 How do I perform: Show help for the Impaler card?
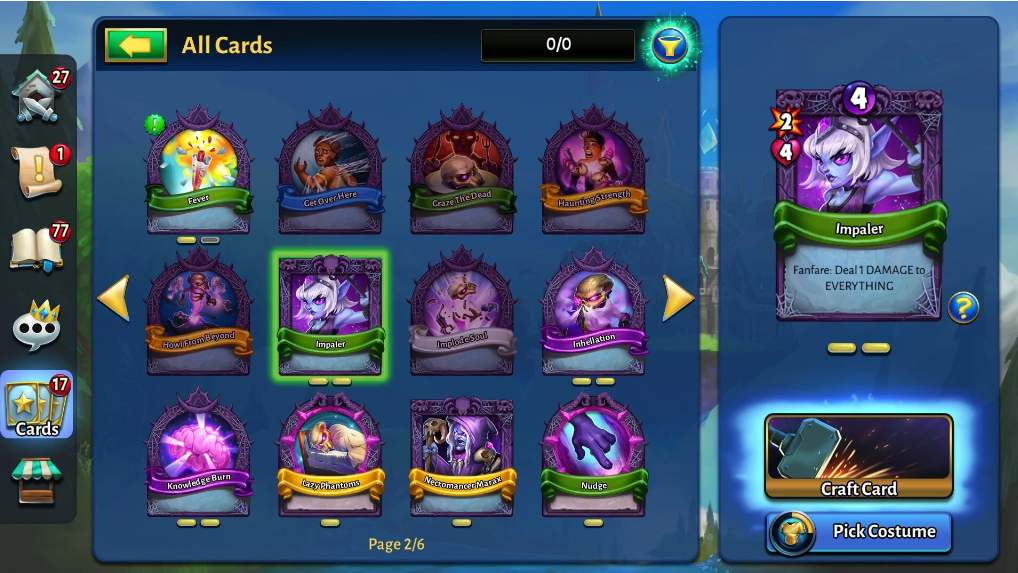963,308
